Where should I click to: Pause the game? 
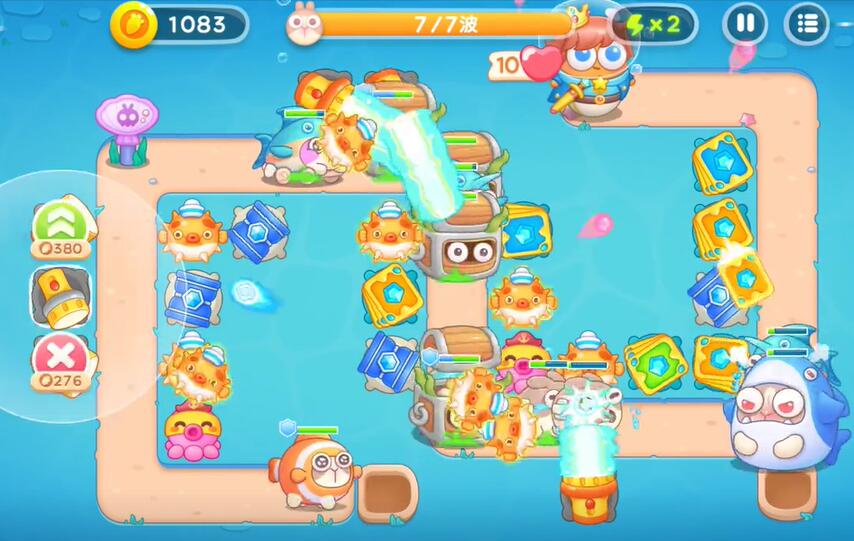coord(744,24)
